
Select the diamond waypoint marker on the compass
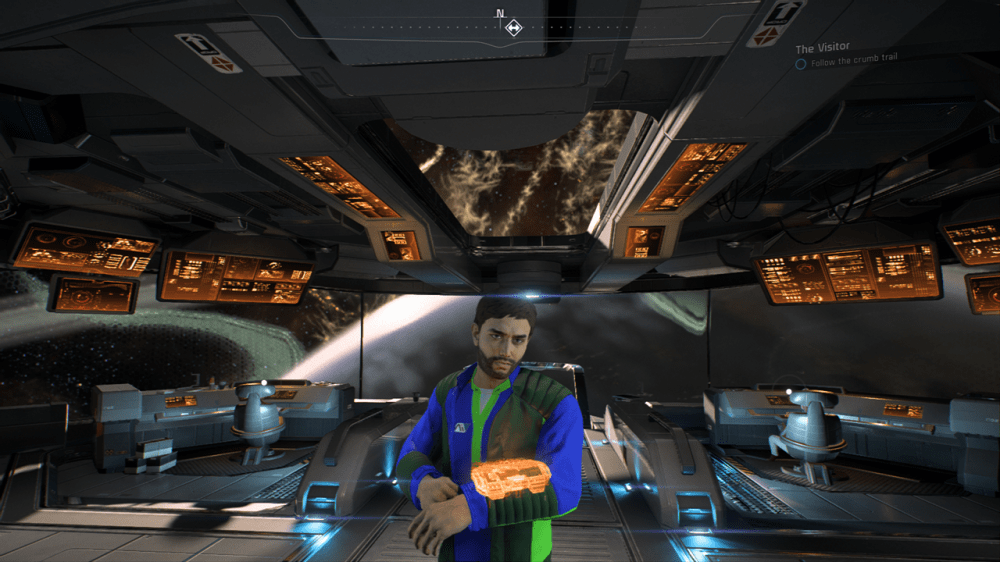coord(513,27)
